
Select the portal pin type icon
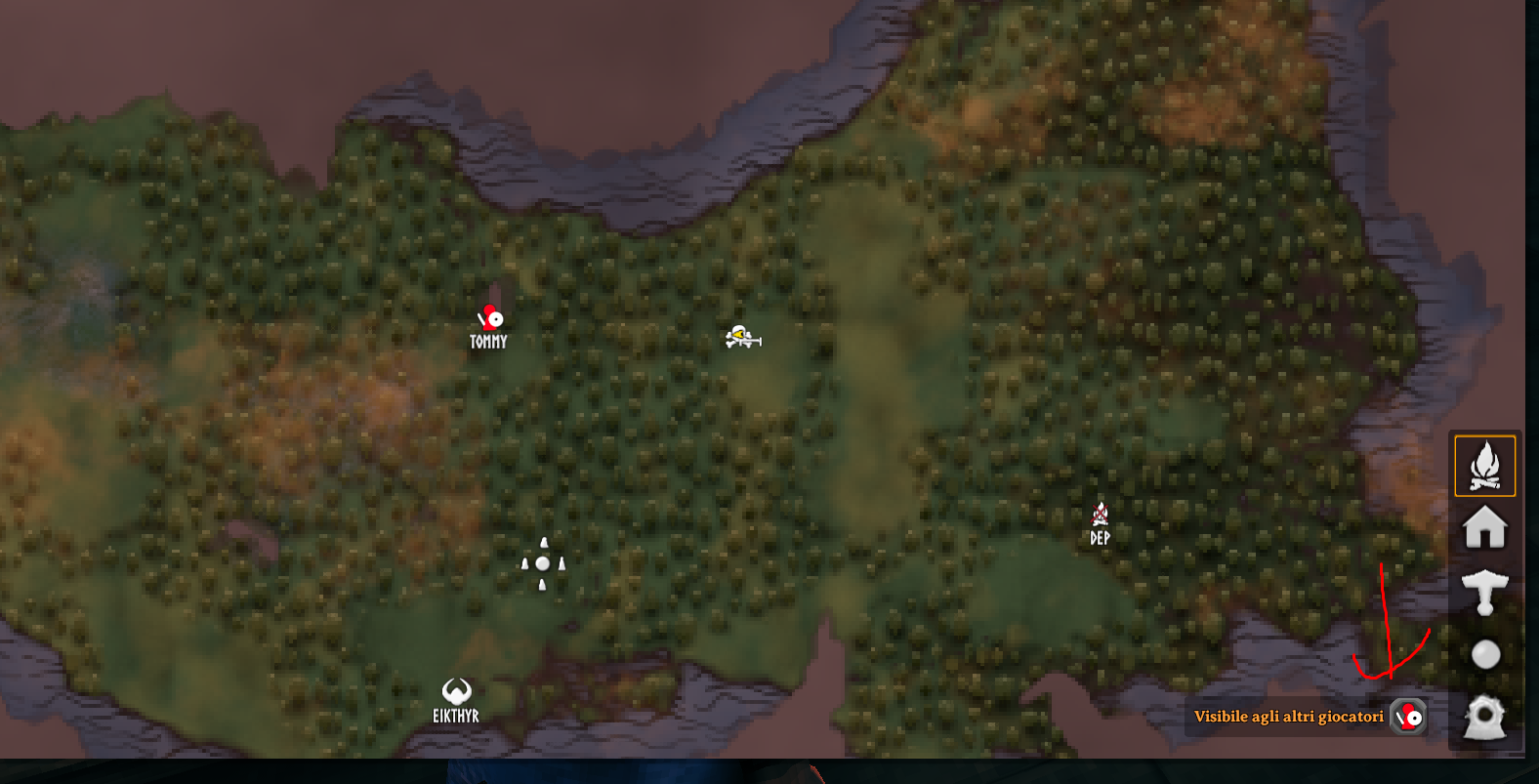[1483, 718]
